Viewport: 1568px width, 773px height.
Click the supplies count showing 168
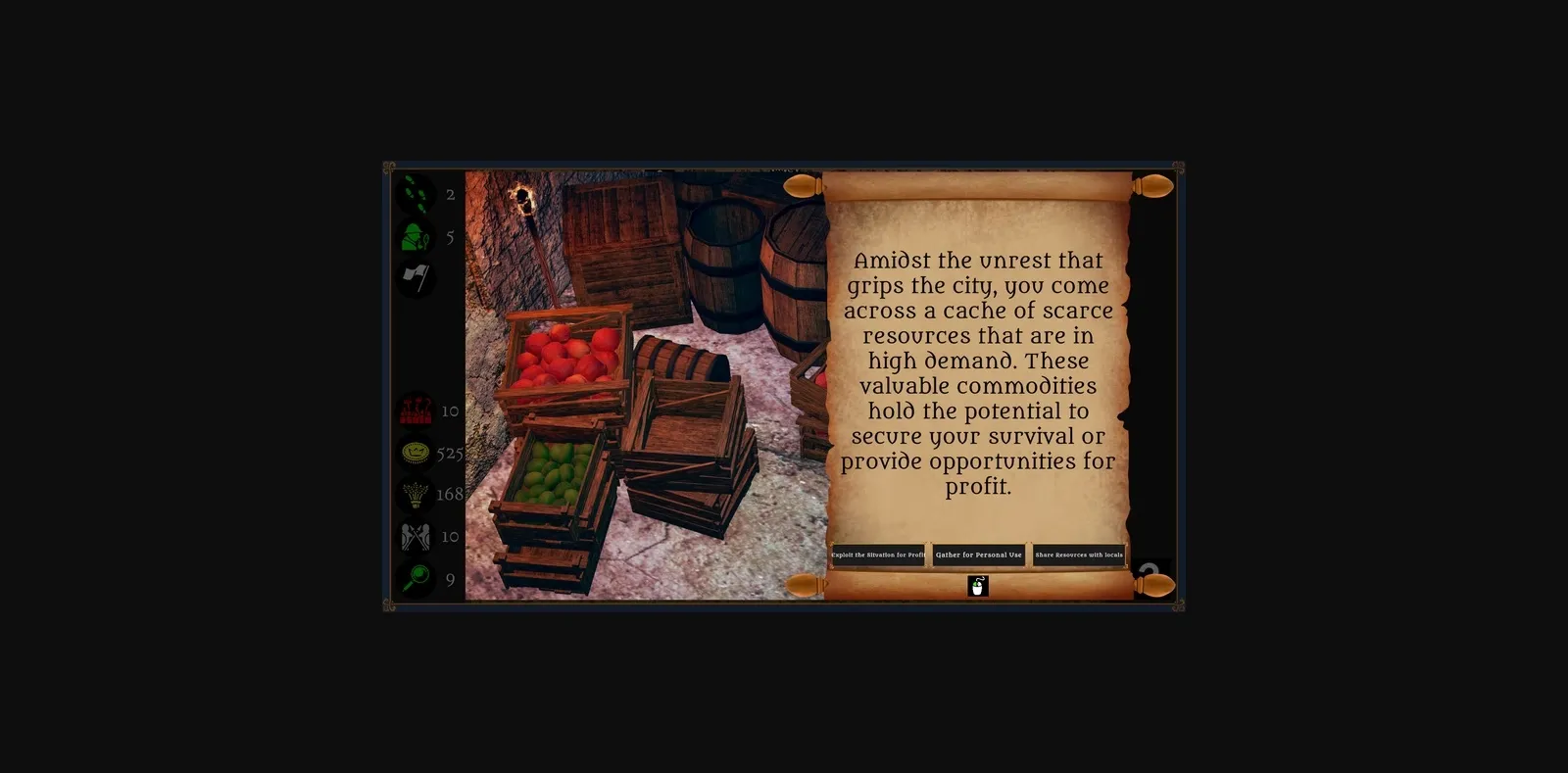[x=450, y=494]
